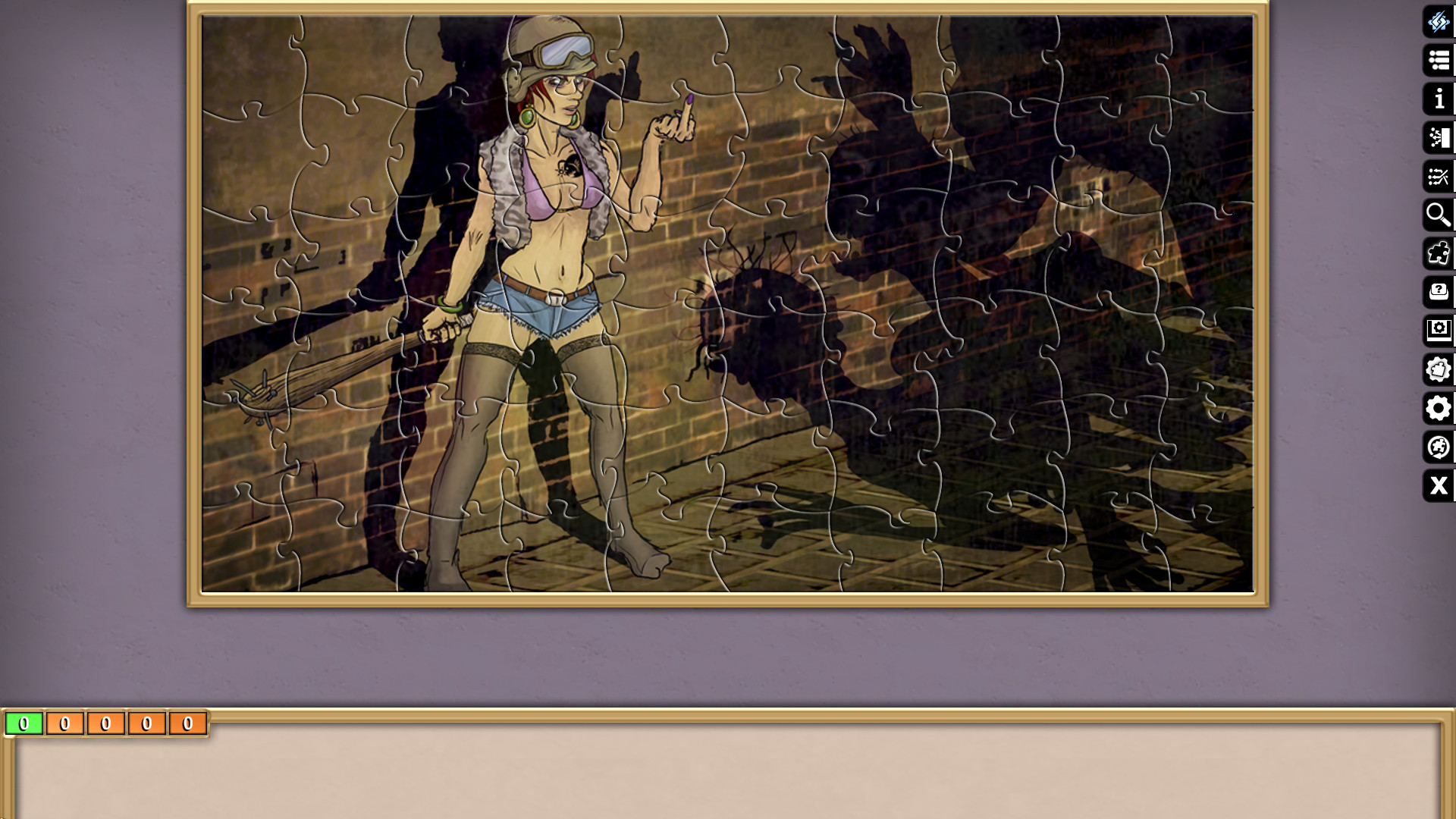Select the puzzle piece gear icon

(x=1439, y=369)
